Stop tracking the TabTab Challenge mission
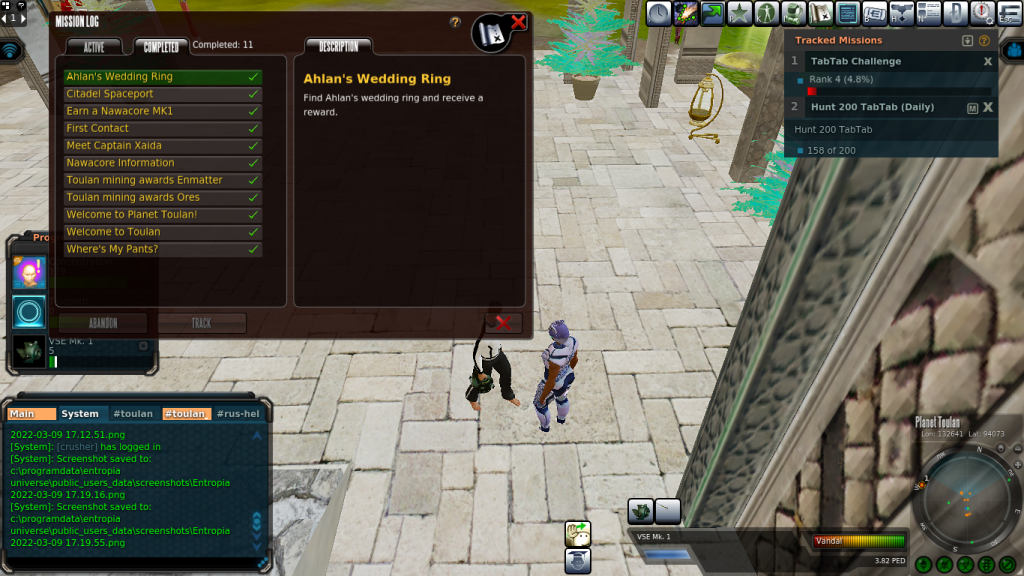 988,62
